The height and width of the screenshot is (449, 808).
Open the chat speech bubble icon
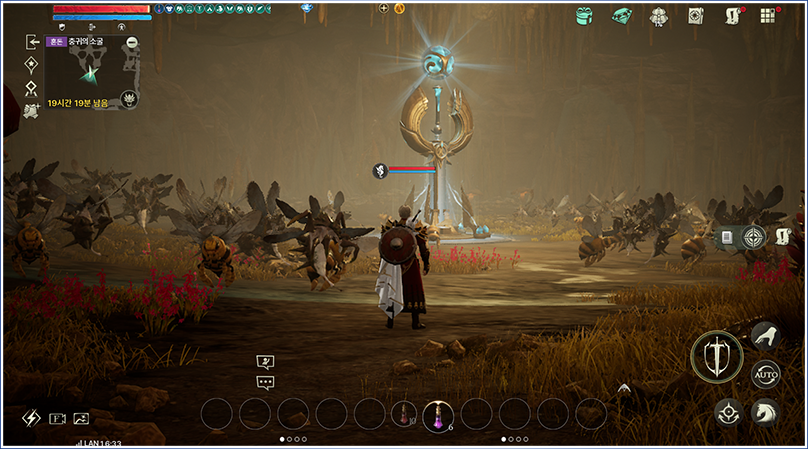click(265, 382)
